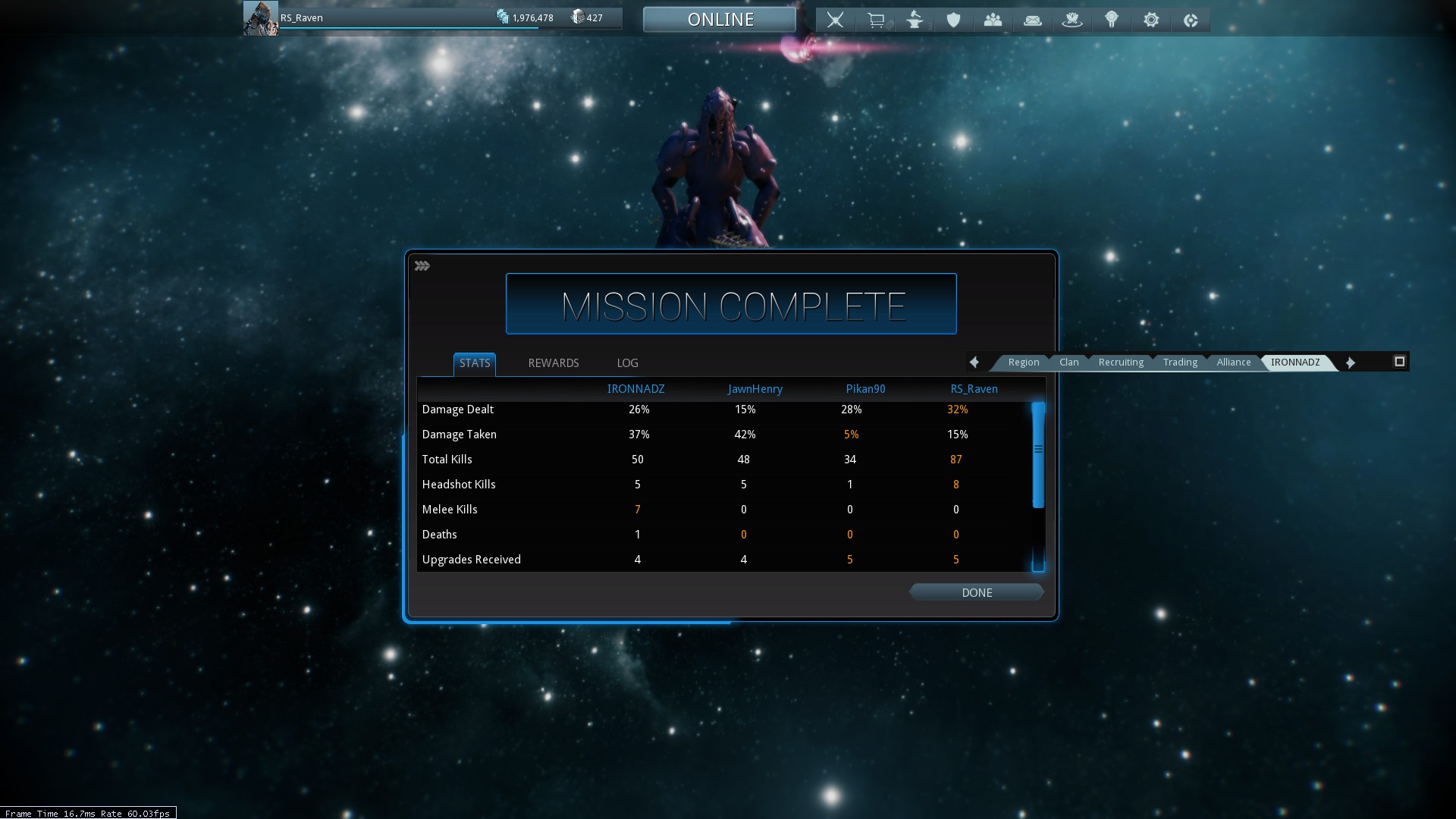Screen dimensions: 1456x819
Task: Click the stats list scrollbar
Action: pyautogui.click(x=1038, y=455)
